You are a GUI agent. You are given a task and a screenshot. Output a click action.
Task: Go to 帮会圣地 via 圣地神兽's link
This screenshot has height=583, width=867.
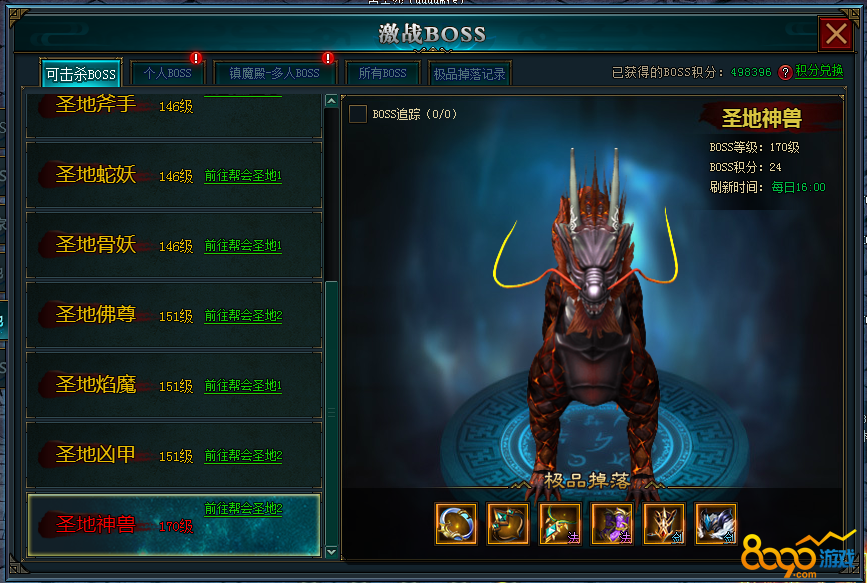[x=243, y=508]
